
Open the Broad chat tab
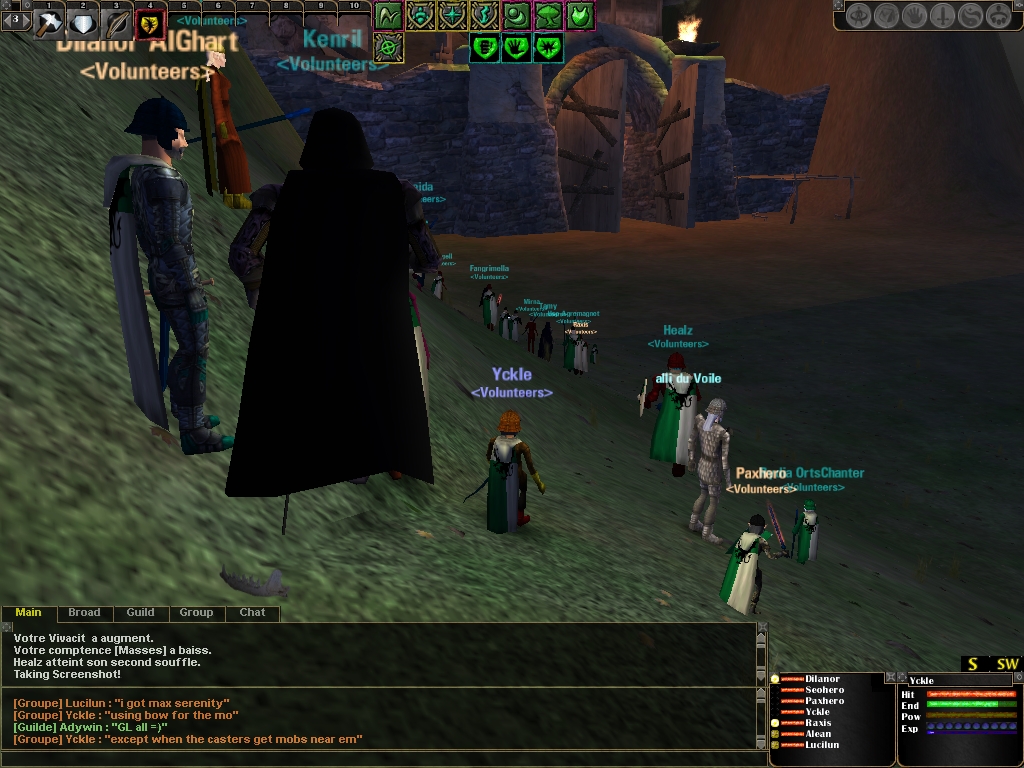coord(84,612)
